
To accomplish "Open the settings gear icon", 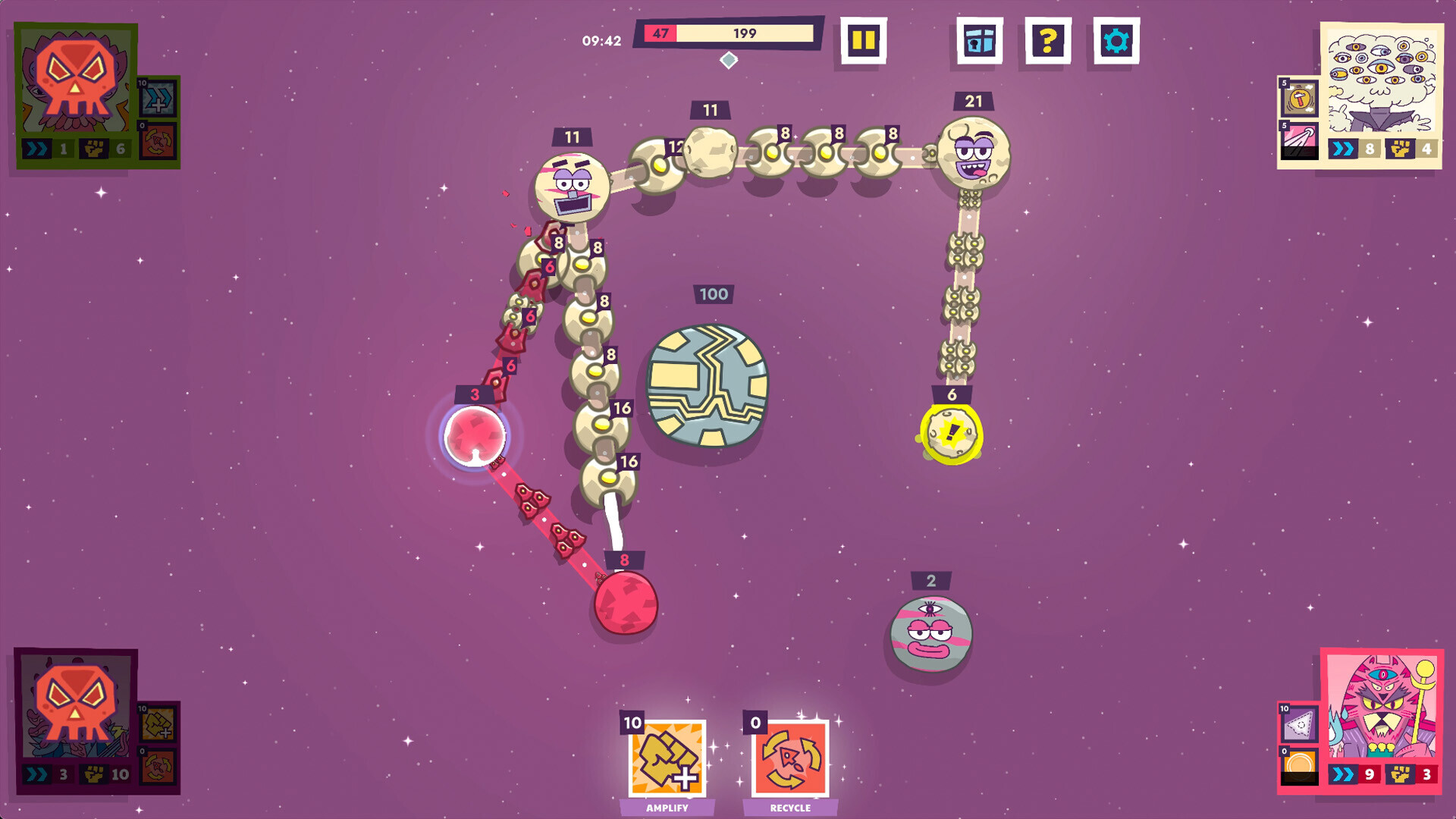I will click(x=1117, y=42).
